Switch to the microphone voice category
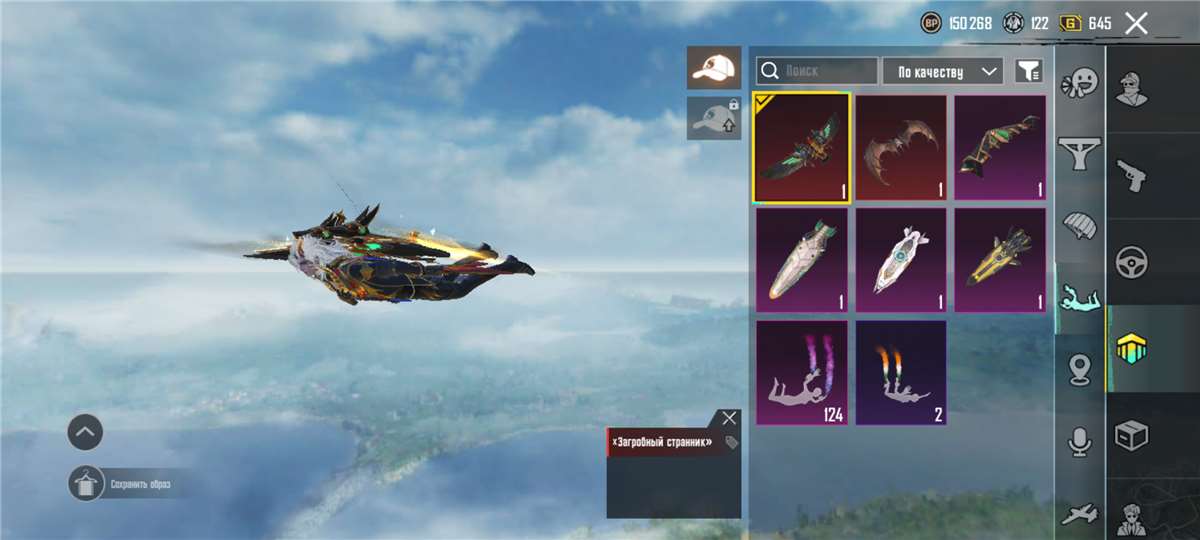The height and width of the screenshot is (540, 1200). pyautogui.click(x=1080, y=441)
